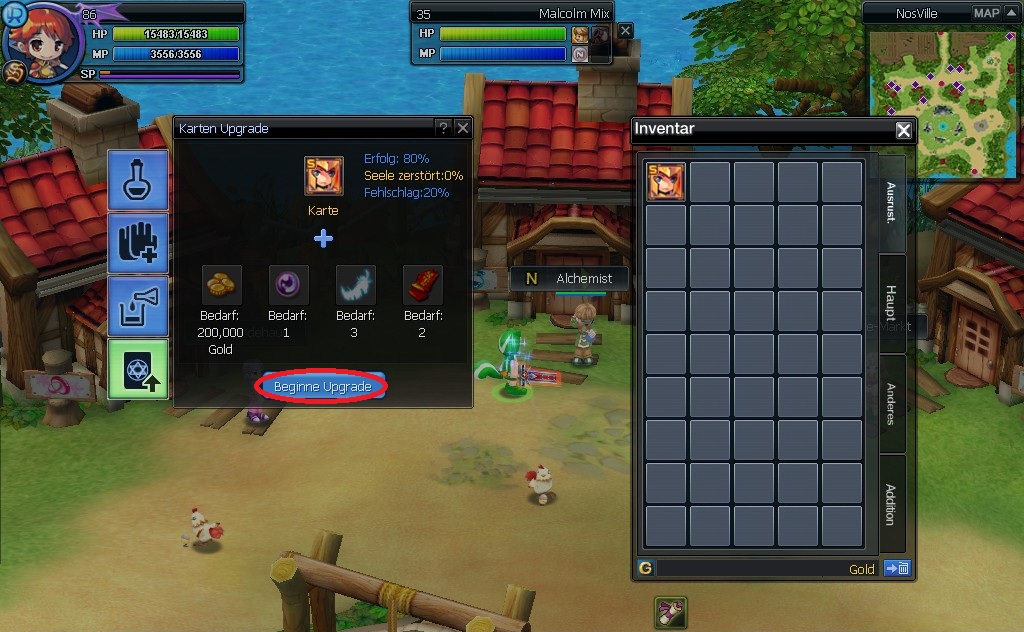Select the purple orb material slot

289,285
